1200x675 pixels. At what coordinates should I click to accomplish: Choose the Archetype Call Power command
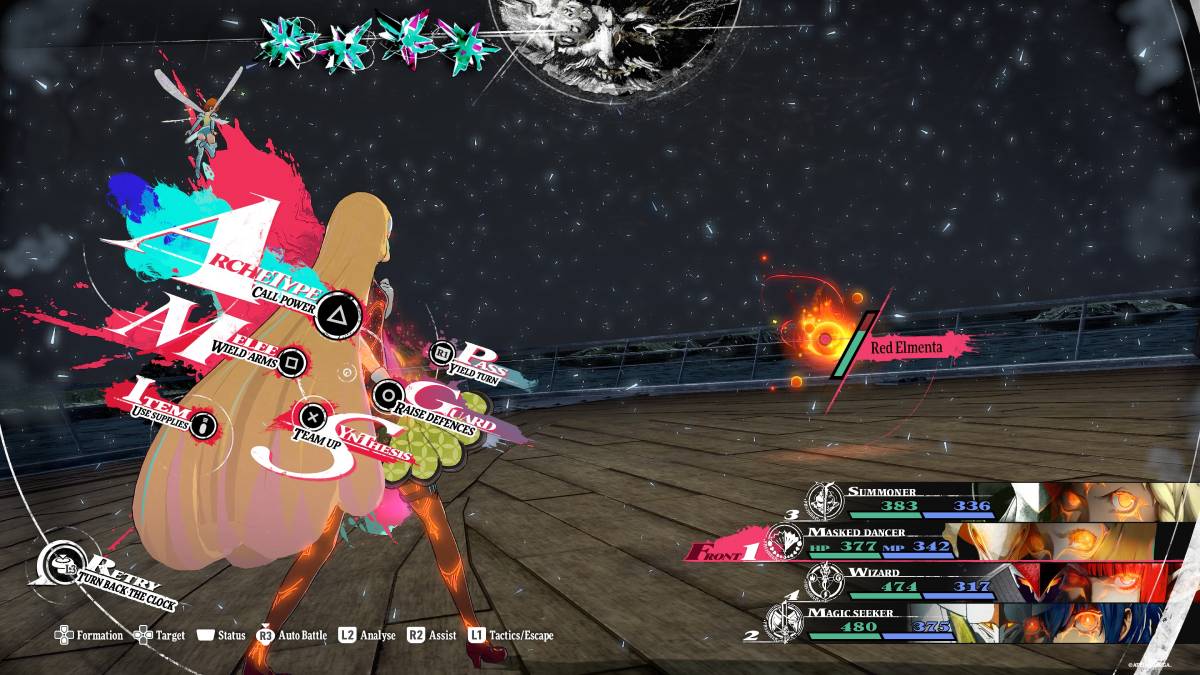(x=336, y=318)
